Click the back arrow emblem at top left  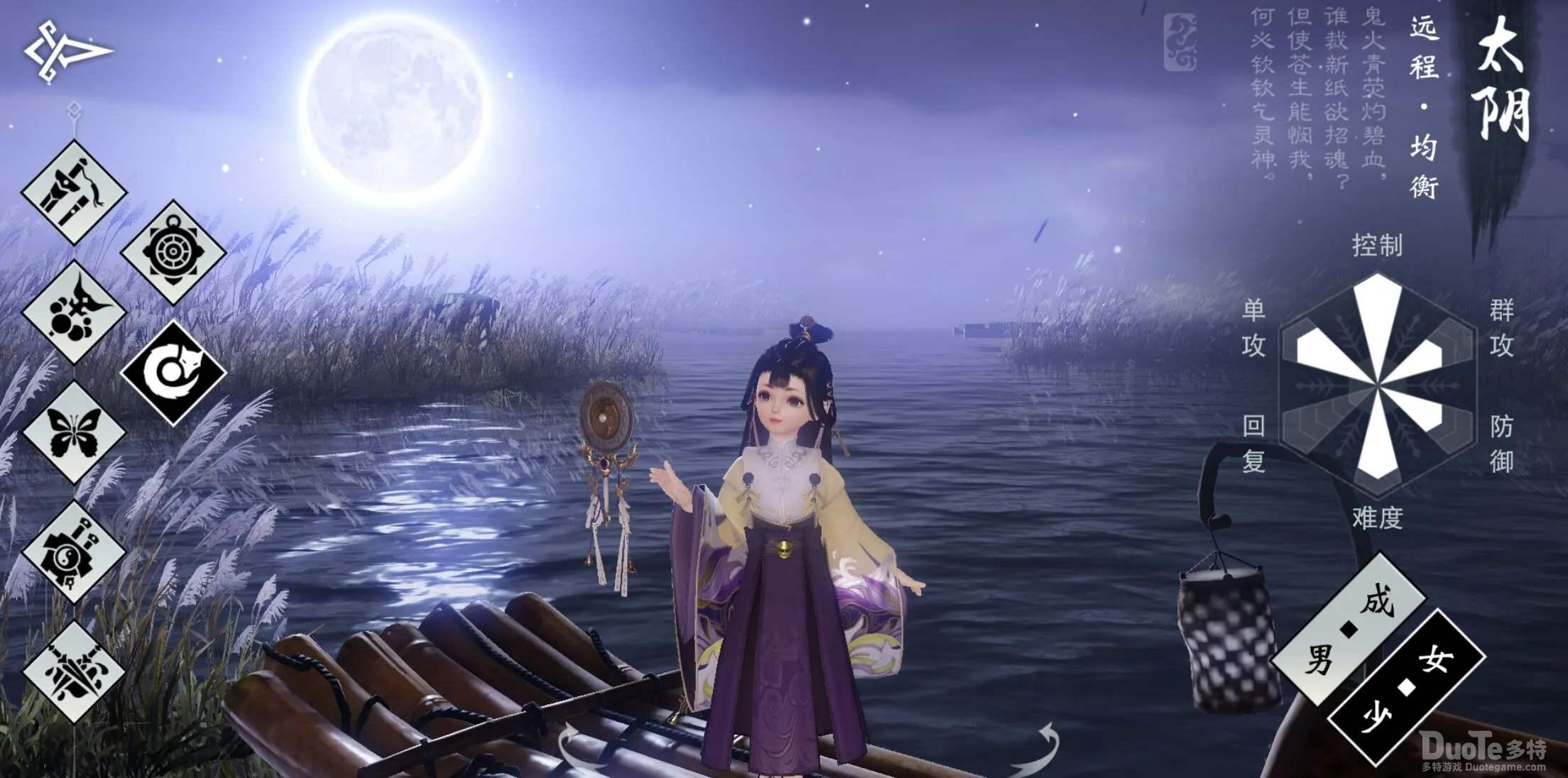click(x=67, y=50)
